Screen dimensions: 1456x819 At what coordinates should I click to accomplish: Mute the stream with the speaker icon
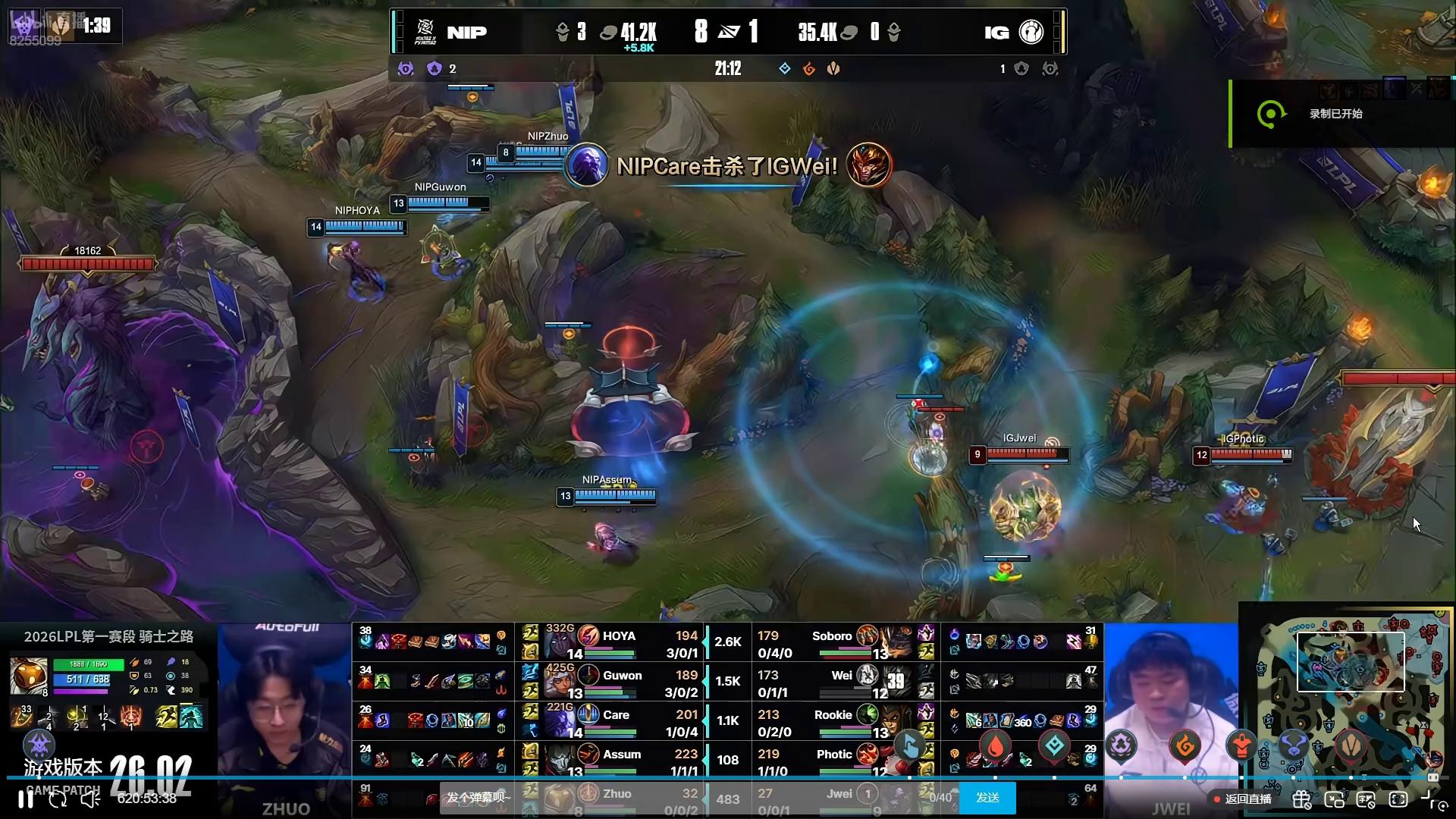click(x=89, y=799)
